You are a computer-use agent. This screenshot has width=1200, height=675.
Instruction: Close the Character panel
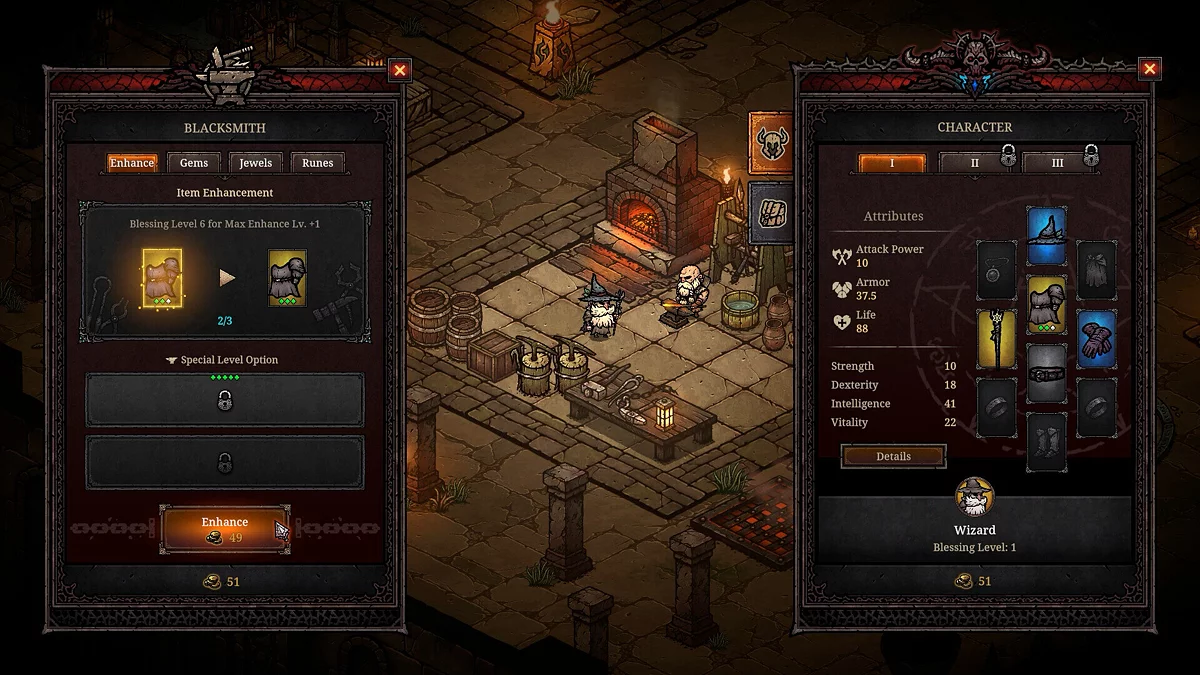pos(1149,69)
